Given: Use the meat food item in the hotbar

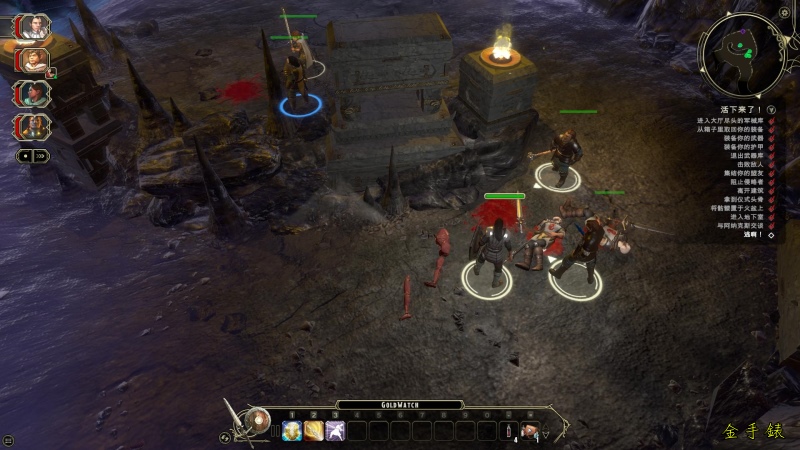Looking at the screenshot, I should (x=530, y=431).
